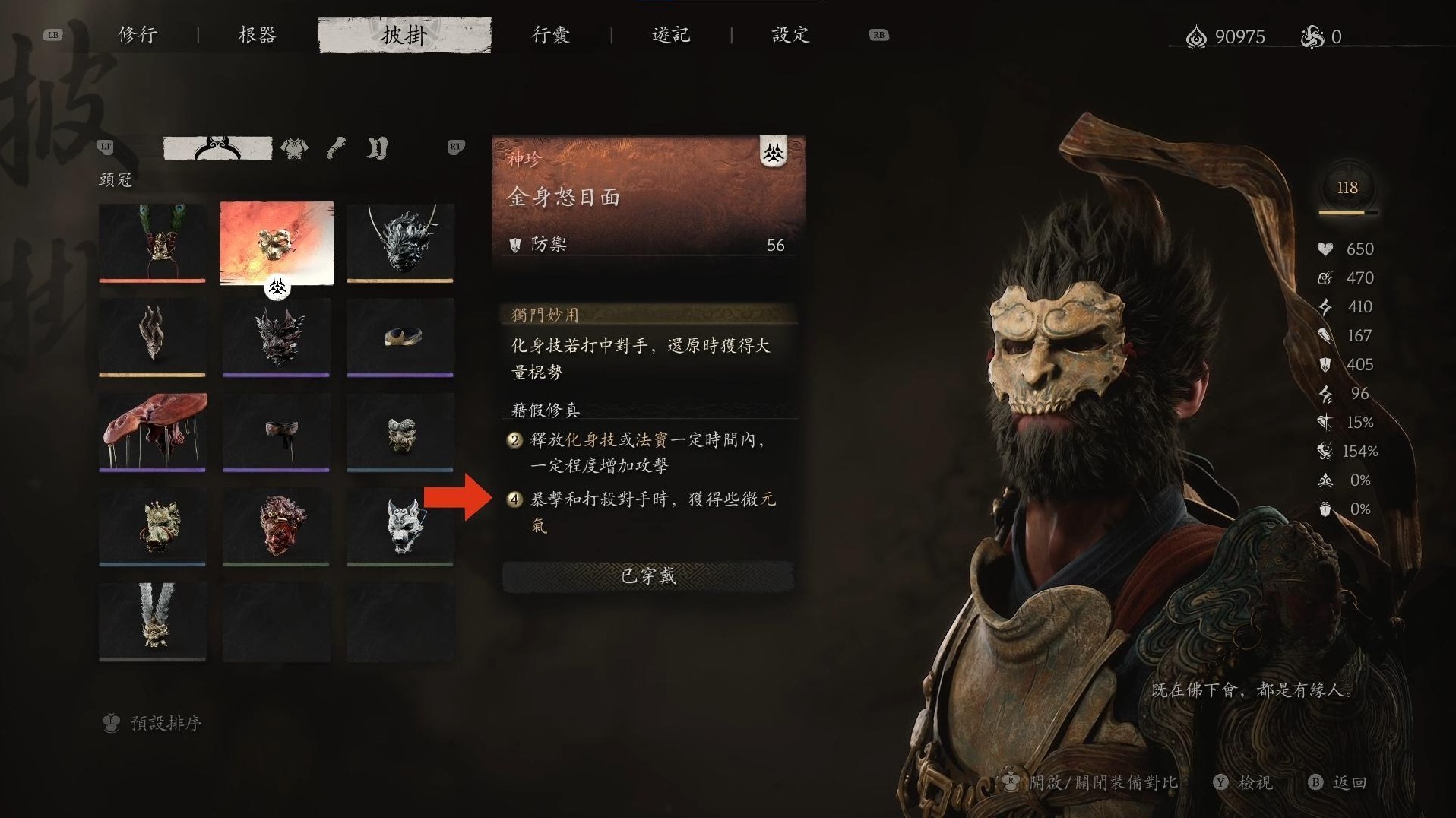This screenshot has width=1456, height=818.
Task: Show the arm guard category
Action: [336, 147]
